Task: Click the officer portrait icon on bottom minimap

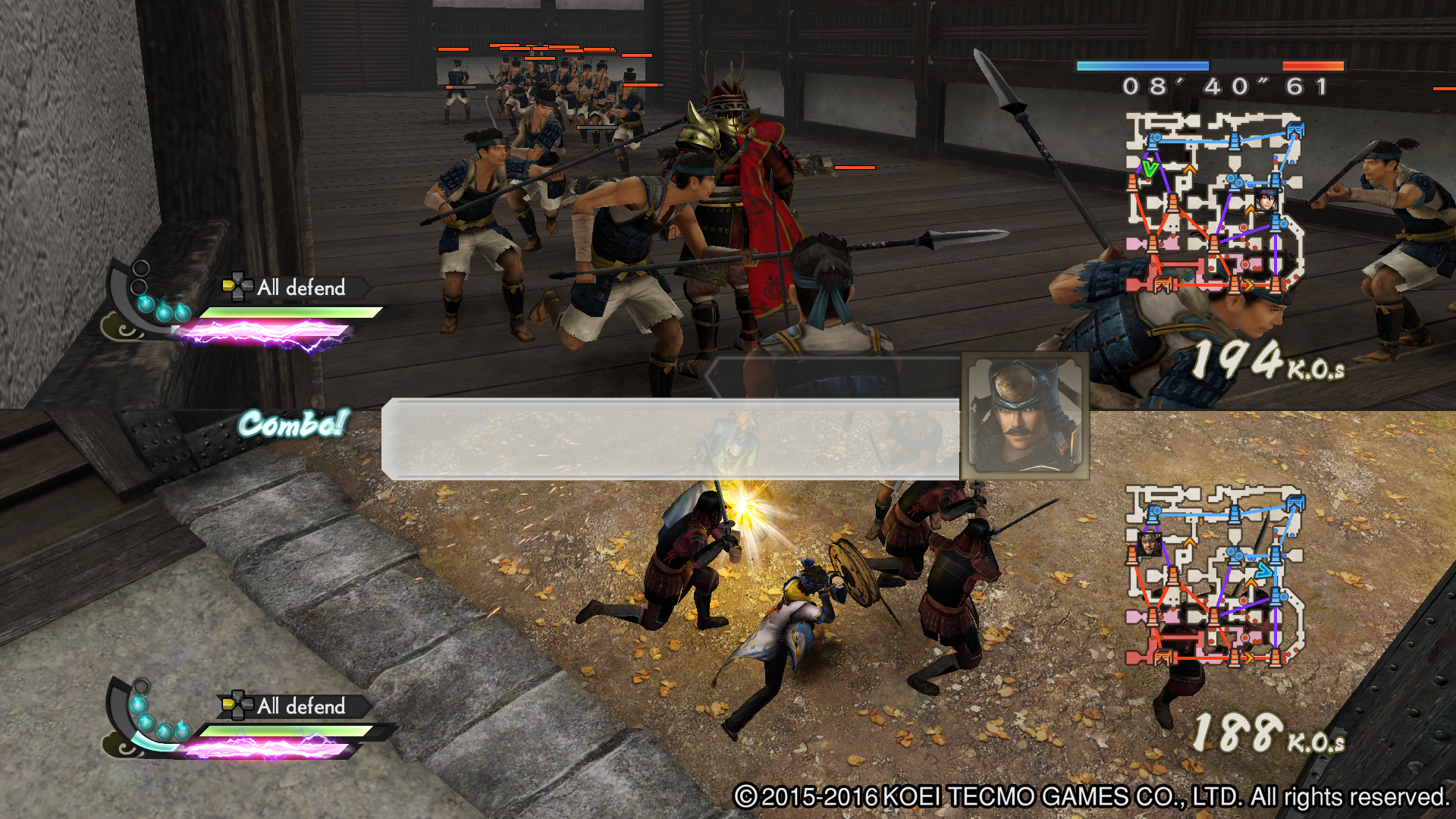Action: point(1150,544)
